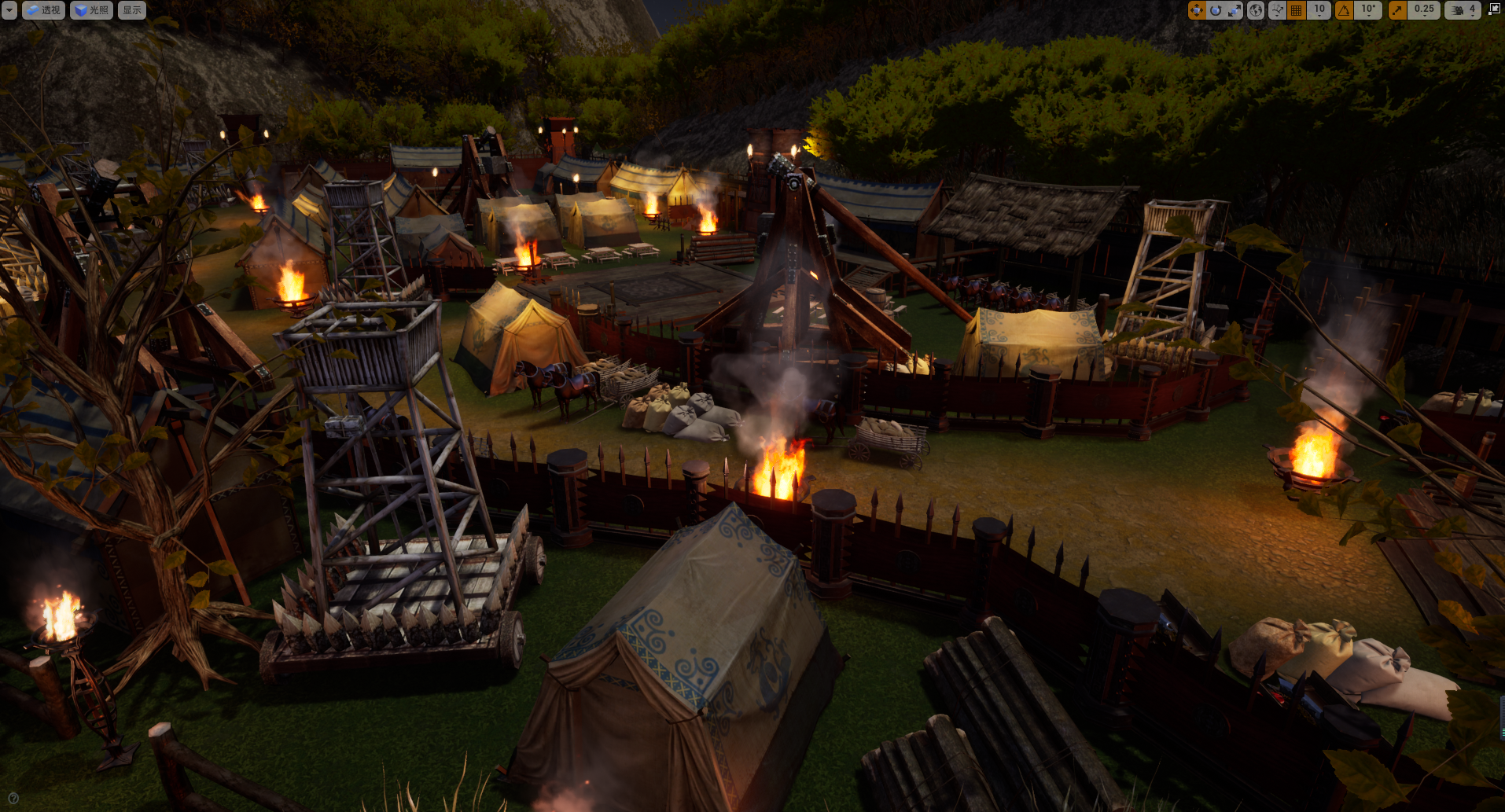Toggle grid snapping button
The height and width of the screenshot is (812, 1505).
(x=1297, y=10)
